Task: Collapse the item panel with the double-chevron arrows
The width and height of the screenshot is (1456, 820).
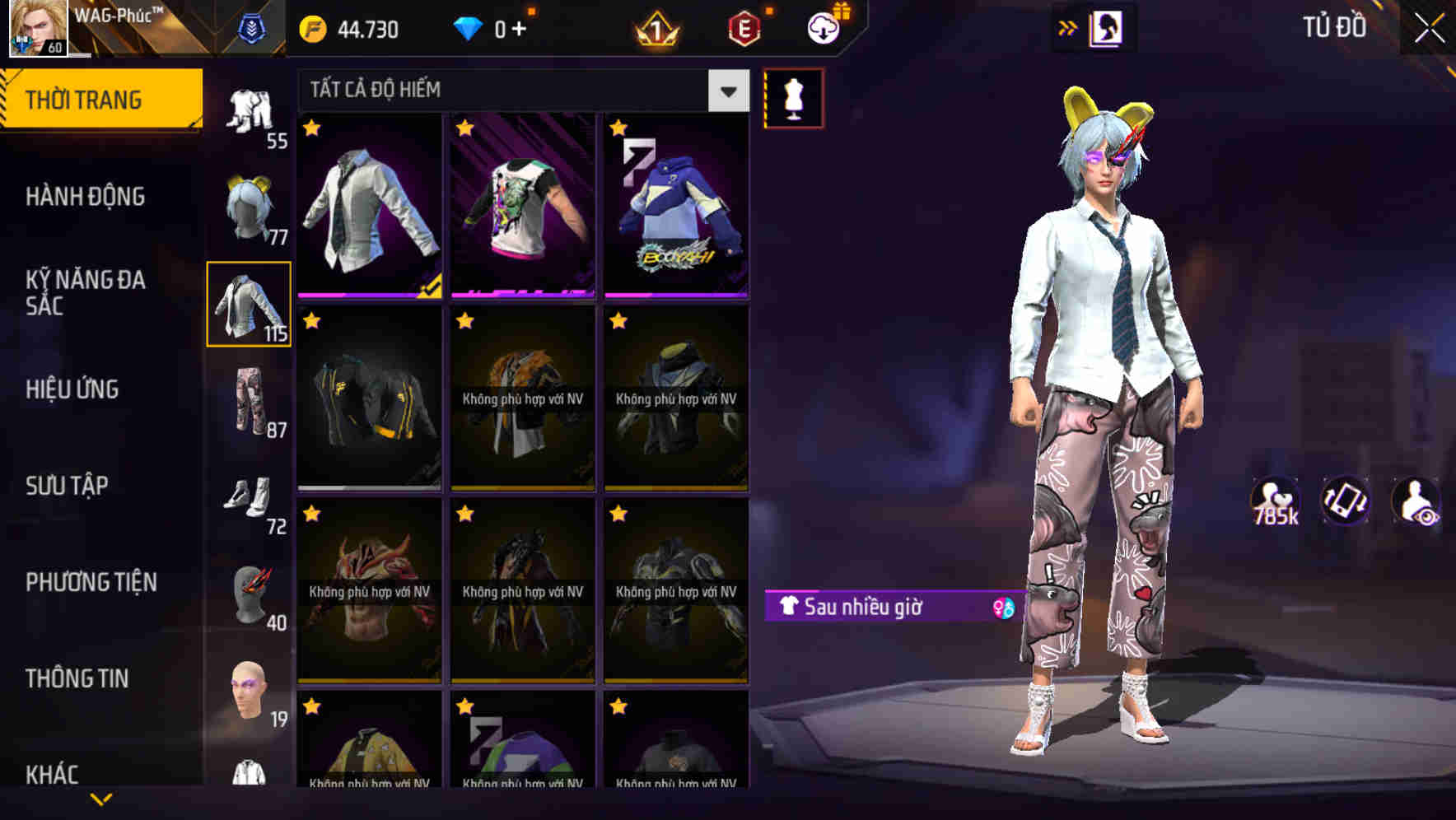Action: pos(1068,27)
